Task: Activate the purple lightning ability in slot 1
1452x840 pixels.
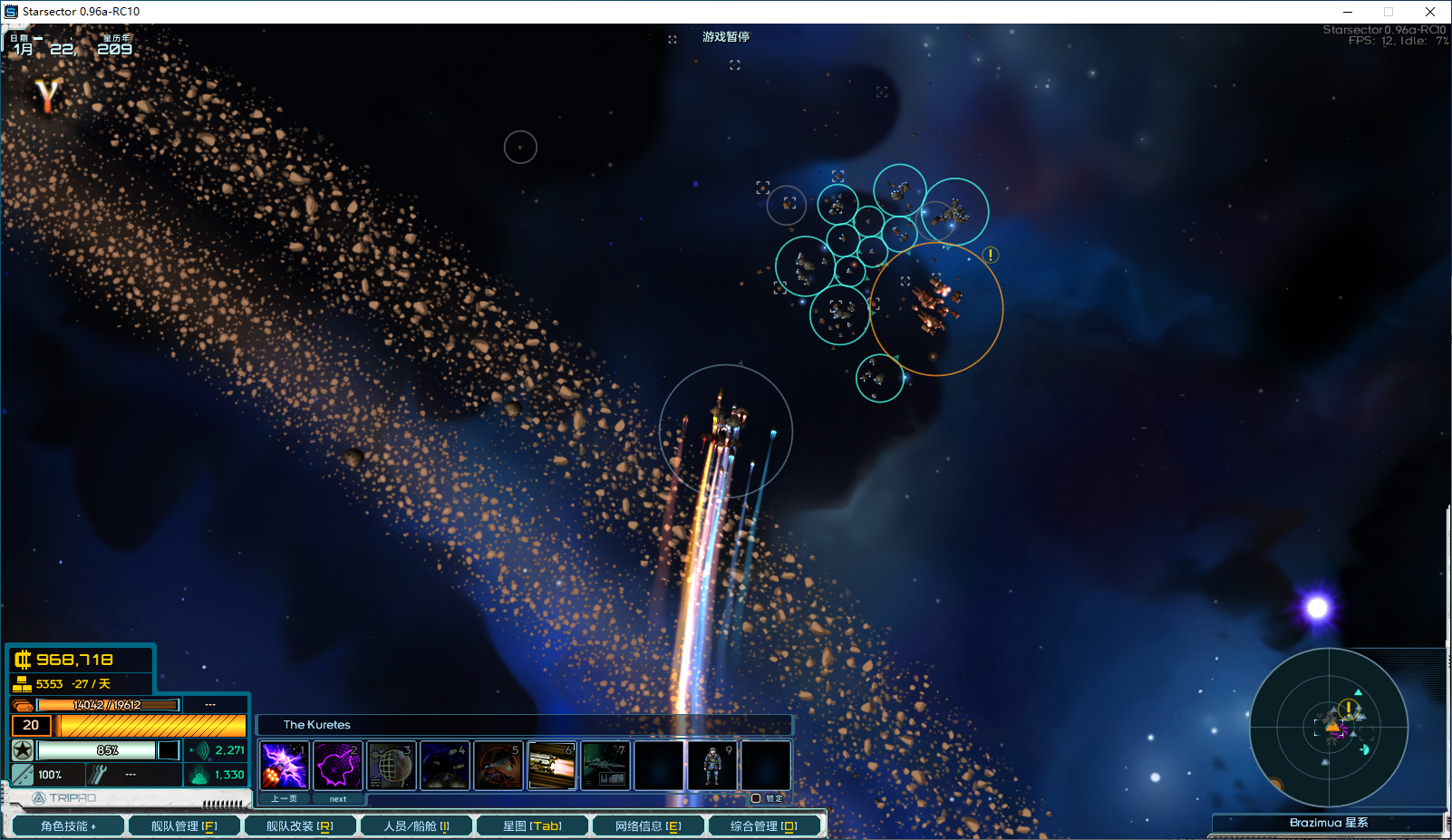Action: coord(285,765)
